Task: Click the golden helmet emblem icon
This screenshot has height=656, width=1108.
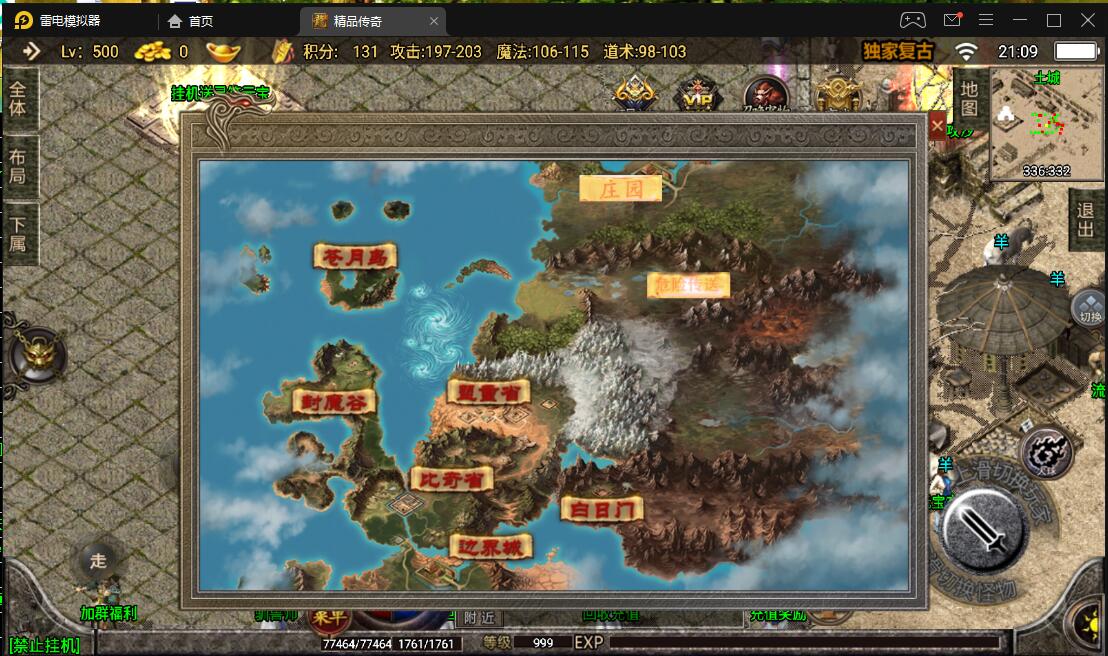Action: 37,355
